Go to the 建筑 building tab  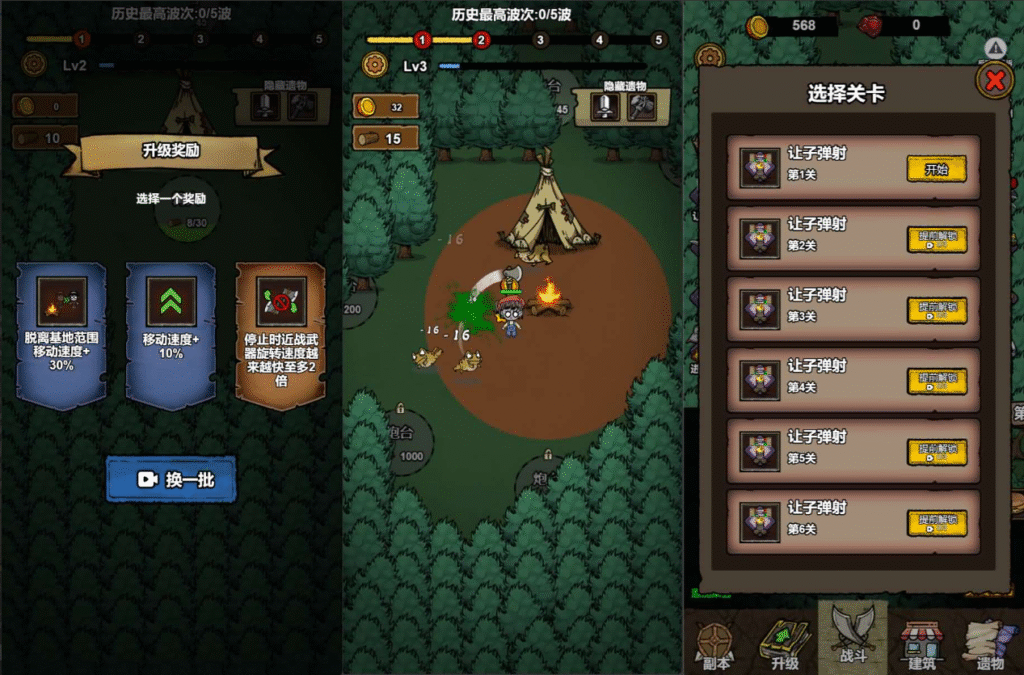tap(920, 645)
